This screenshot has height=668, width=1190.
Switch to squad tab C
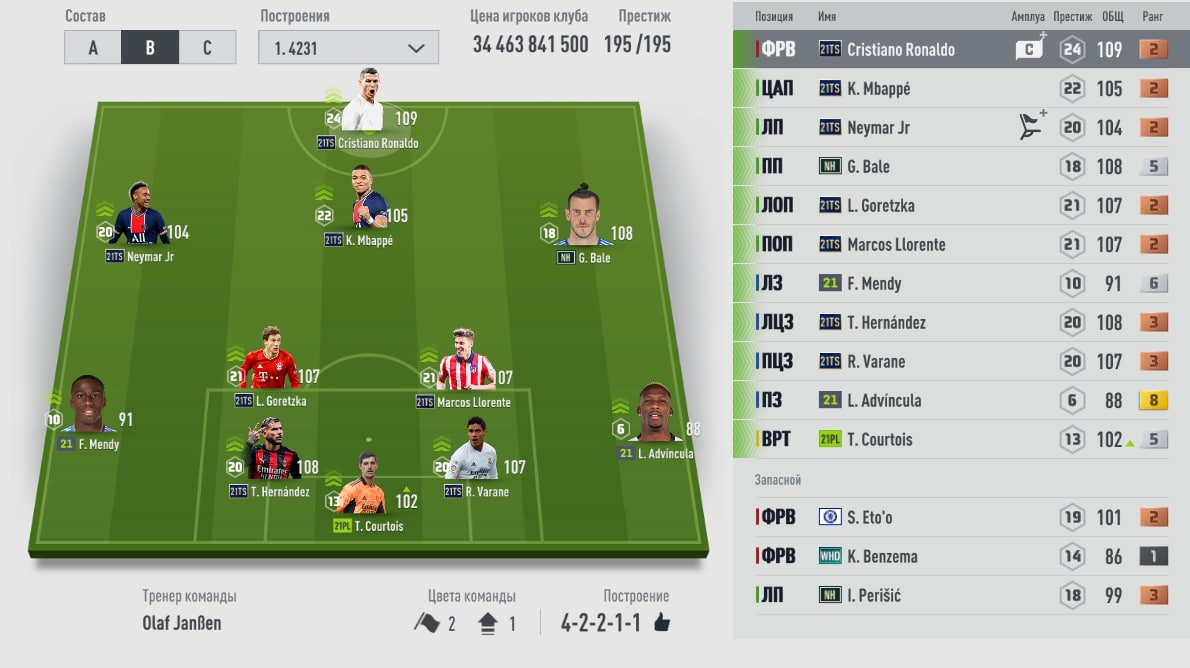207,48
